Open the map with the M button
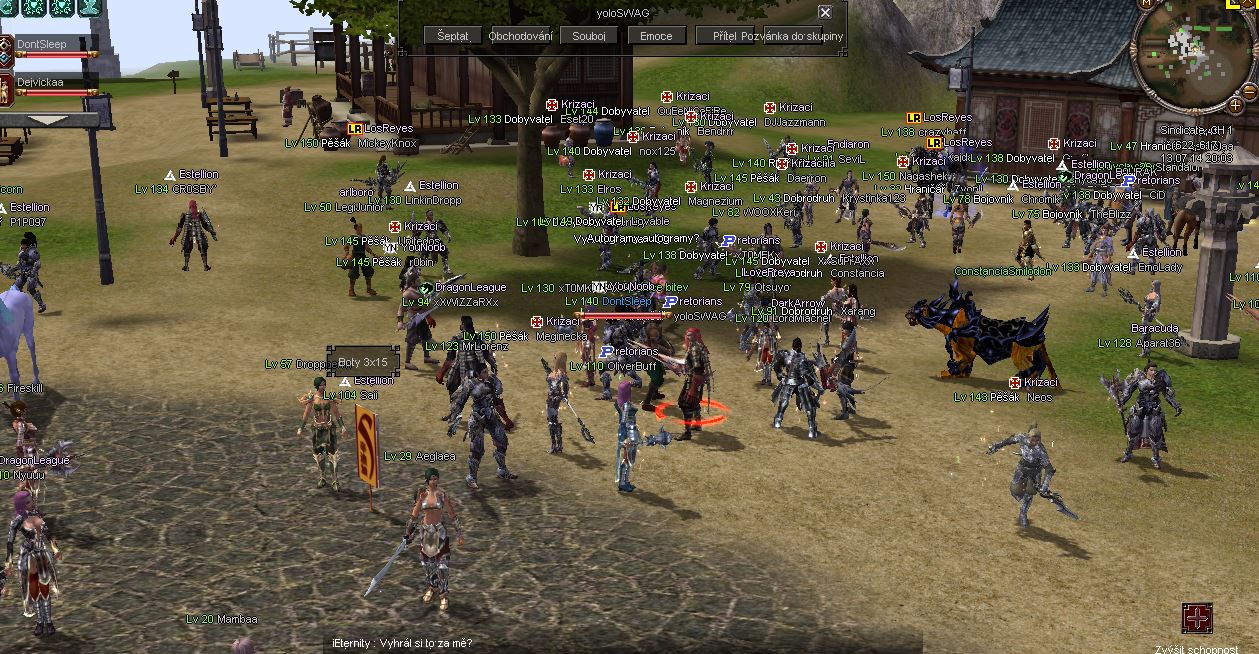Image resolution: width=1259 pixels, height=654 pixels. (x=1145, y=5)
